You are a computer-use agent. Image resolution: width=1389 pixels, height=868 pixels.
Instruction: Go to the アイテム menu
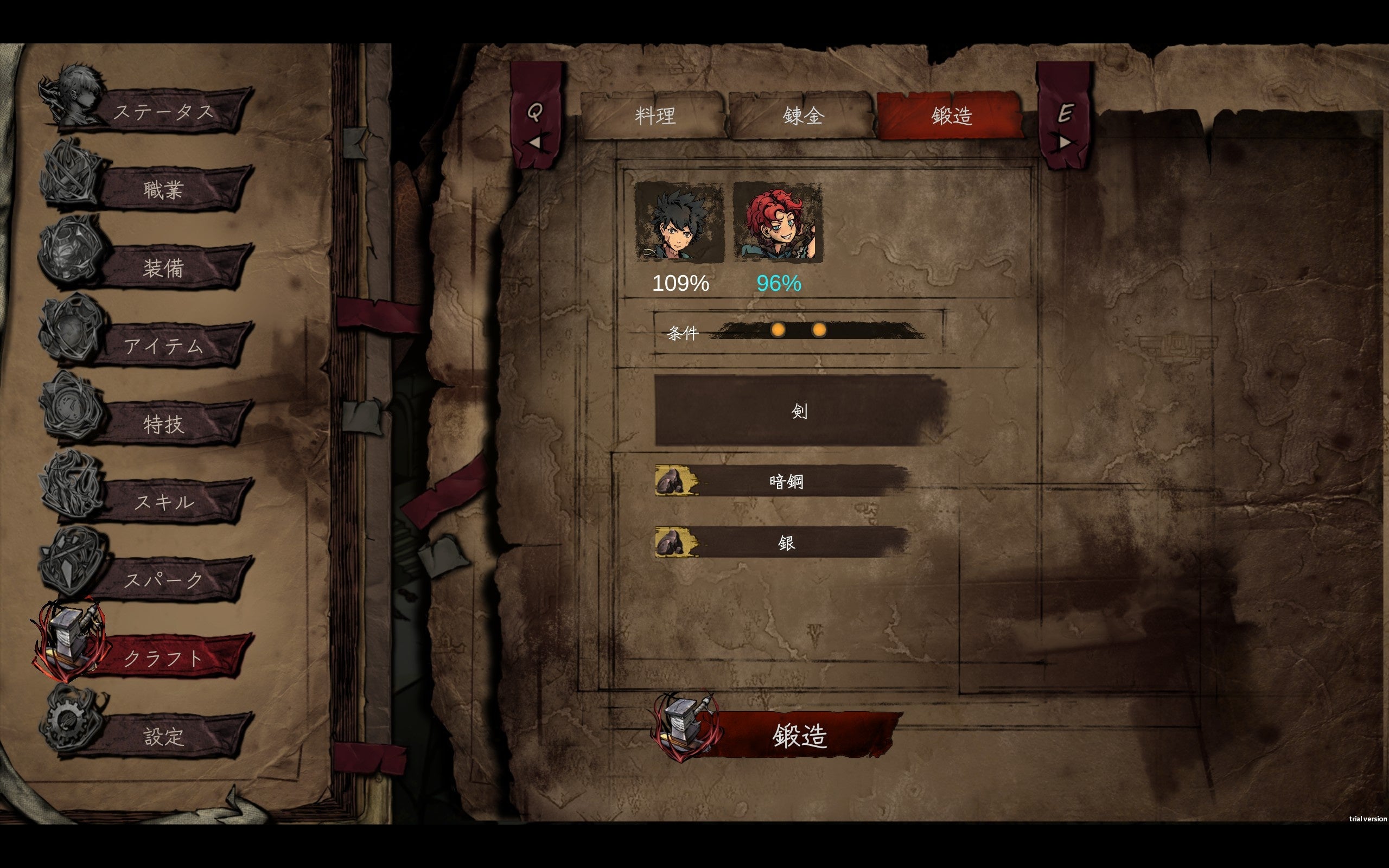point(163,346)
